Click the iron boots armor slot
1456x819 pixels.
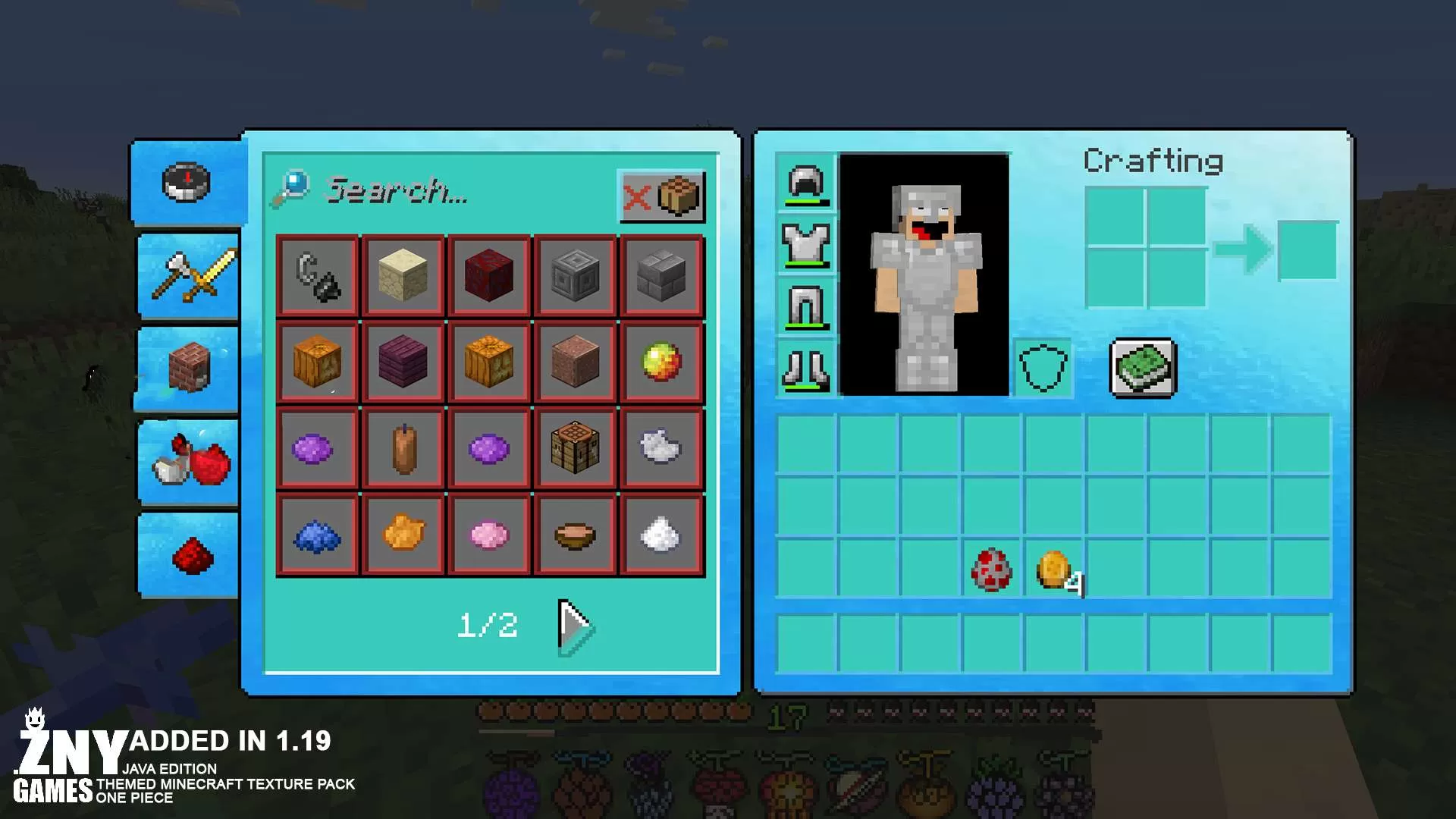(805, 369)
